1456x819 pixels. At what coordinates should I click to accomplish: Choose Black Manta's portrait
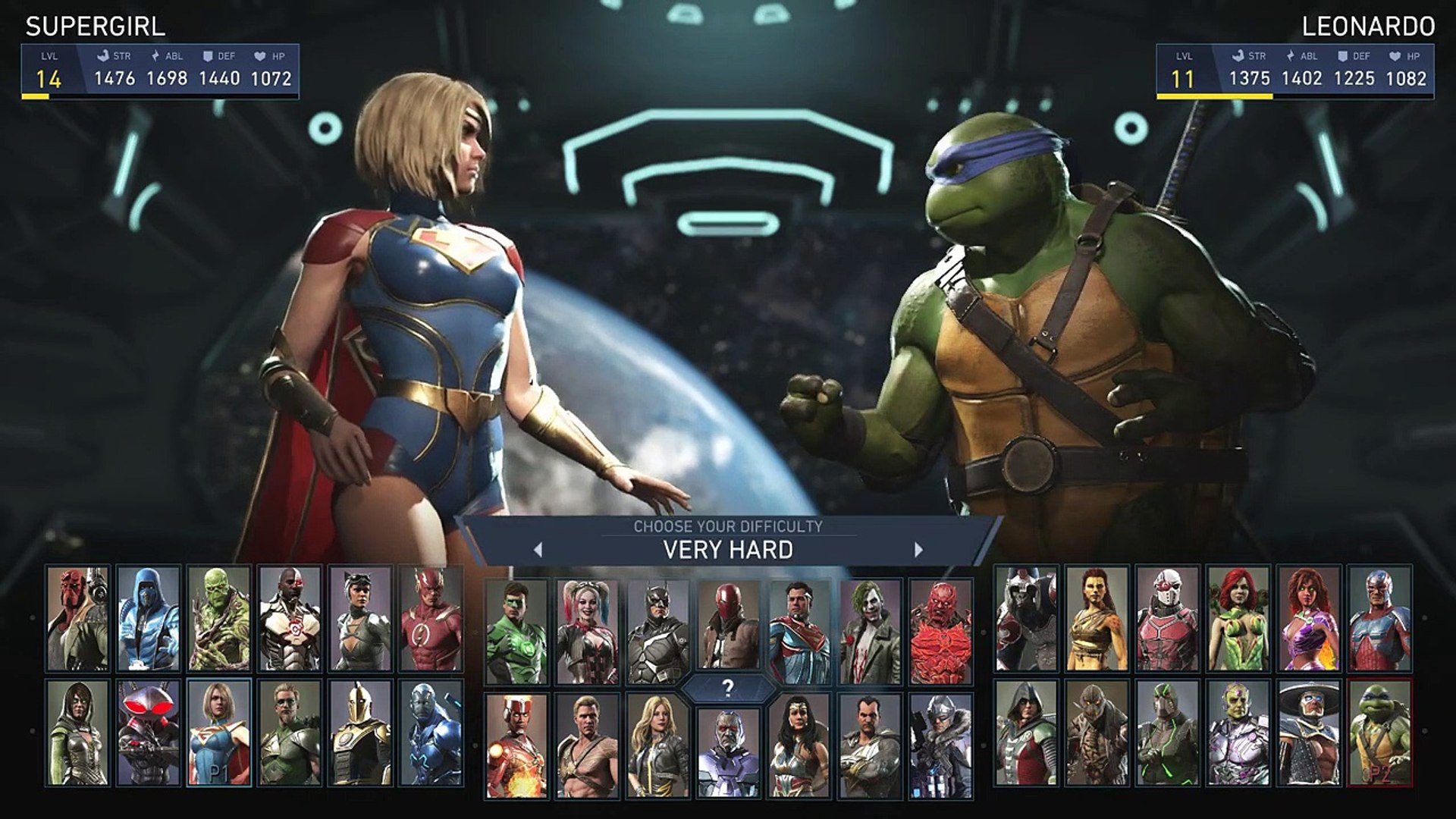[x=149, y=733]
